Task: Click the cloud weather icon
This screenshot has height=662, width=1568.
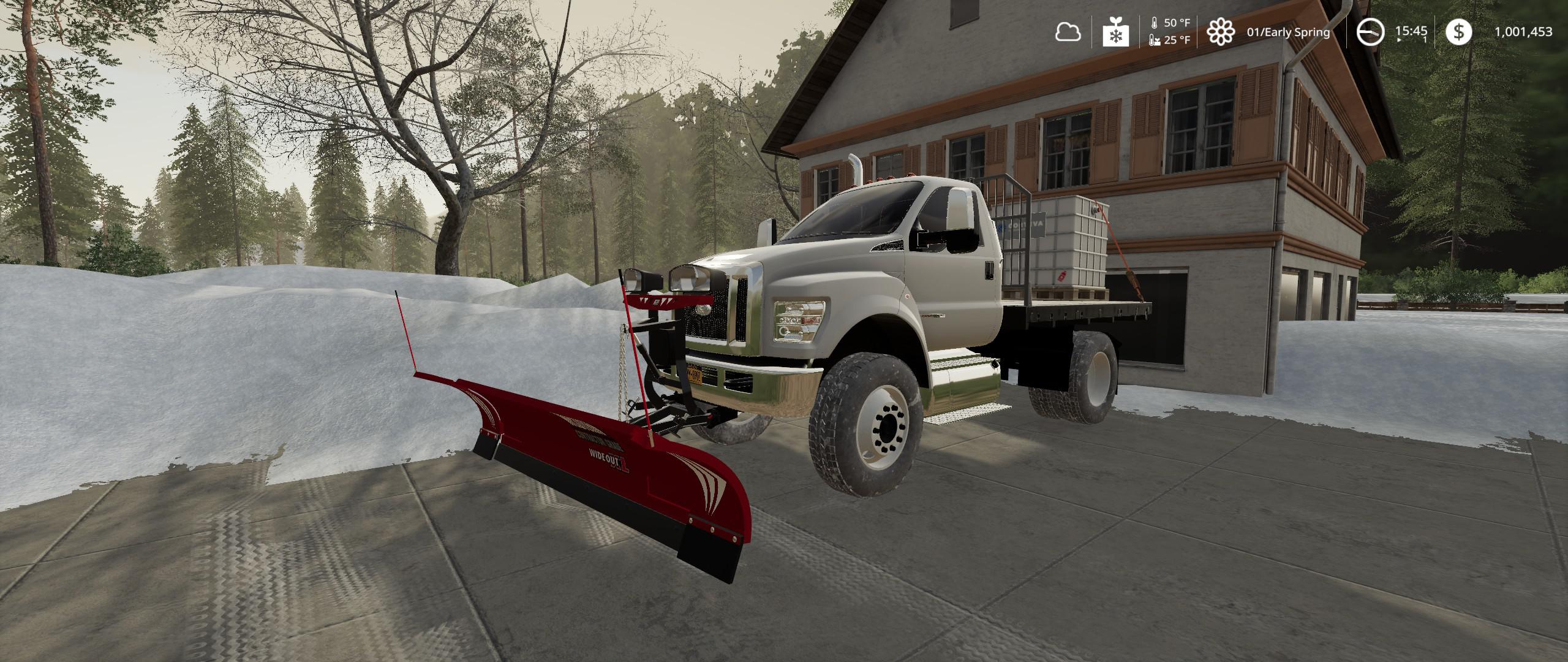Action: pos(1068,32)
